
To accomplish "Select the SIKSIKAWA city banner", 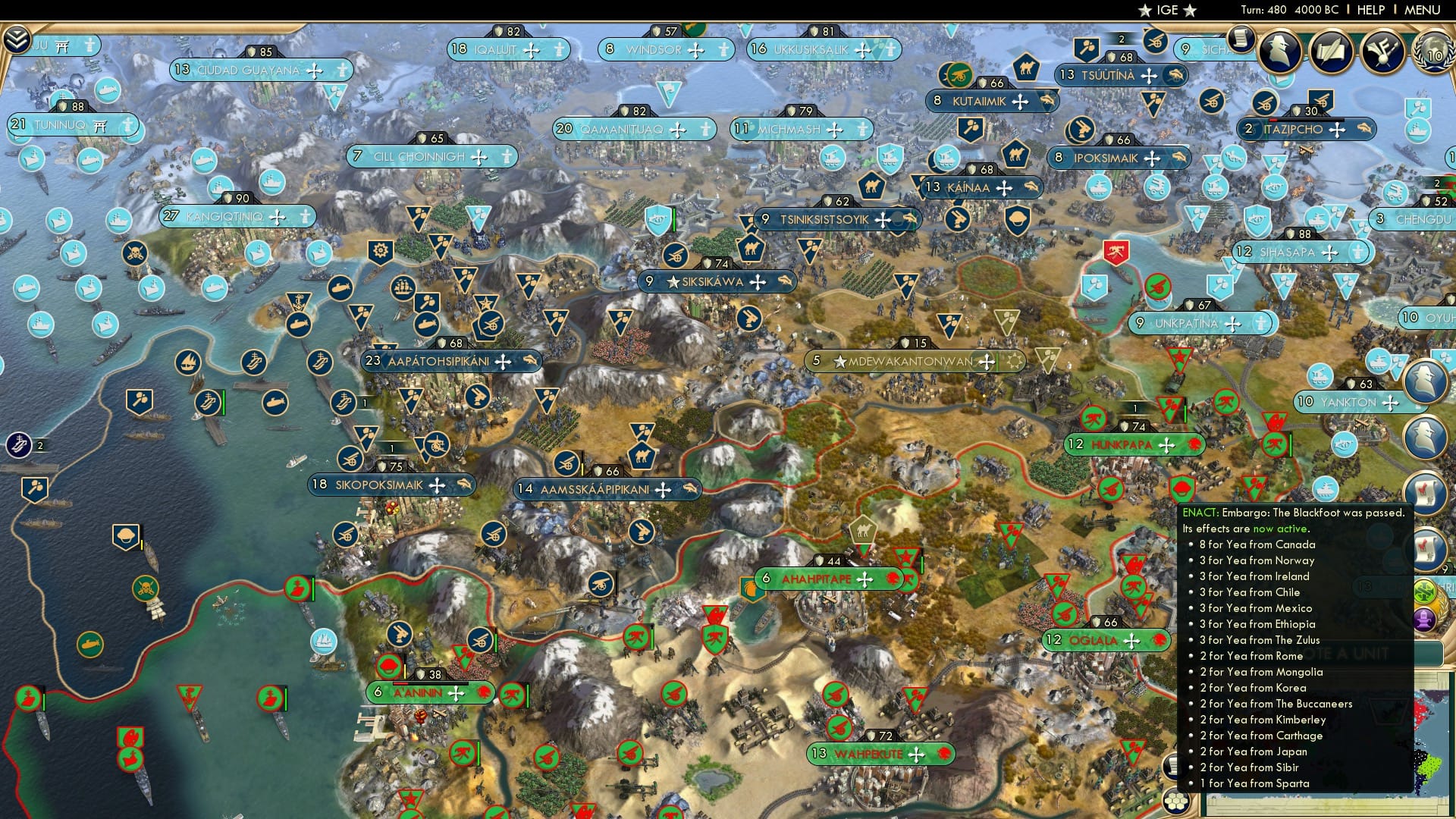I will pyautogui.click(x=718, y=281).
